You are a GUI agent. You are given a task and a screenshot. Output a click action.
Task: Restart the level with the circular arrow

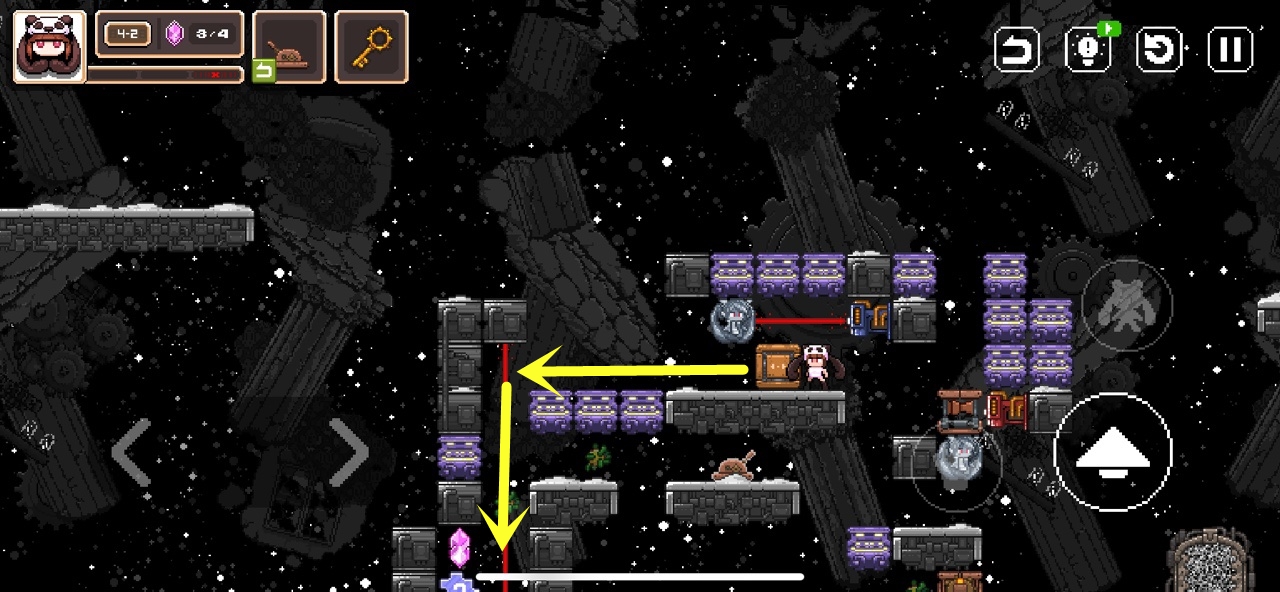pyautogui.click(x=1160, y=49)
